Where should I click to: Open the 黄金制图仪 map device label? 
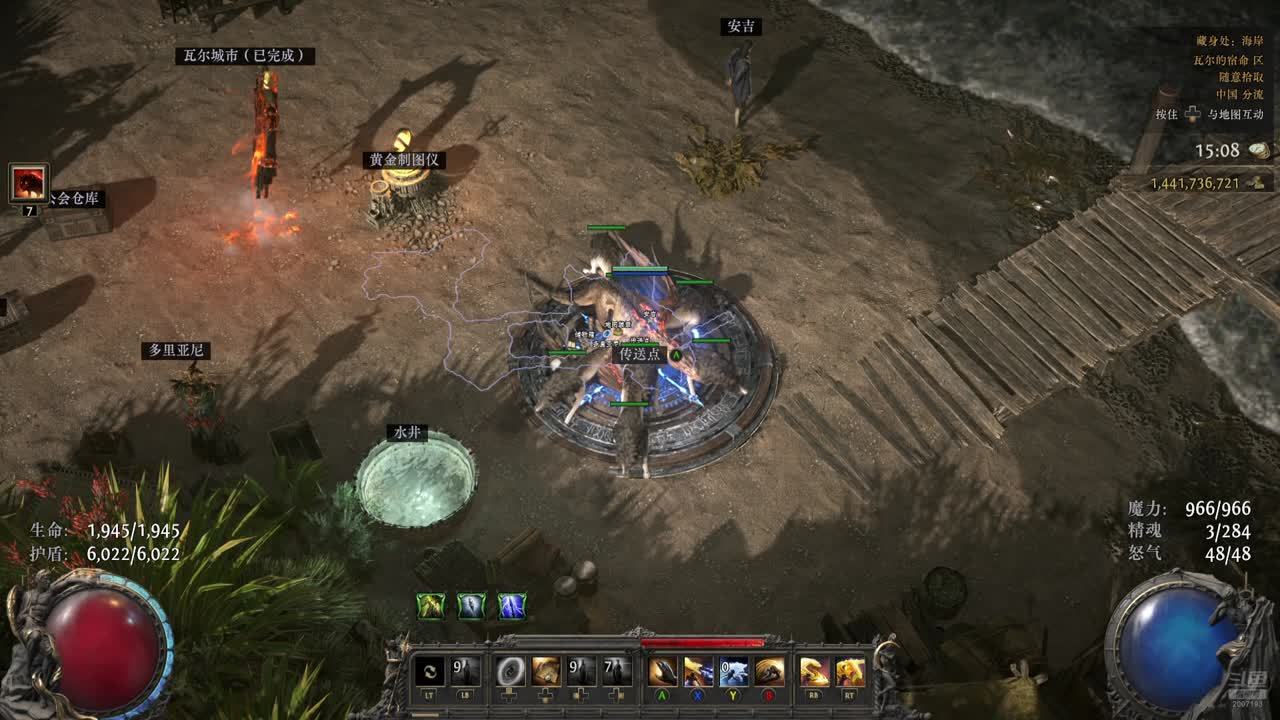404,160
